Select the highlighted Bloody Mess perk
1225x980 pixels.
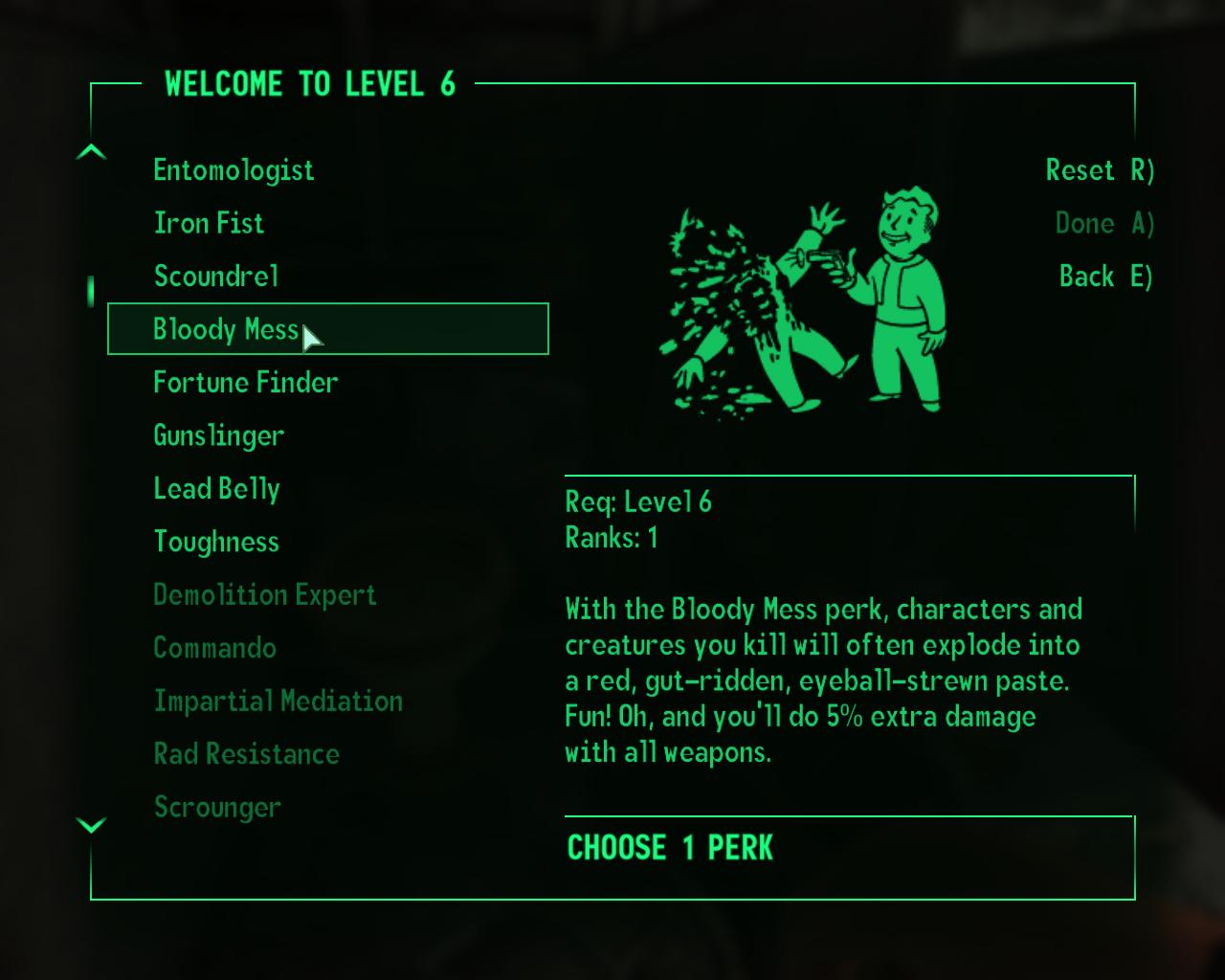pyautogui.click(x=226, y=329)
